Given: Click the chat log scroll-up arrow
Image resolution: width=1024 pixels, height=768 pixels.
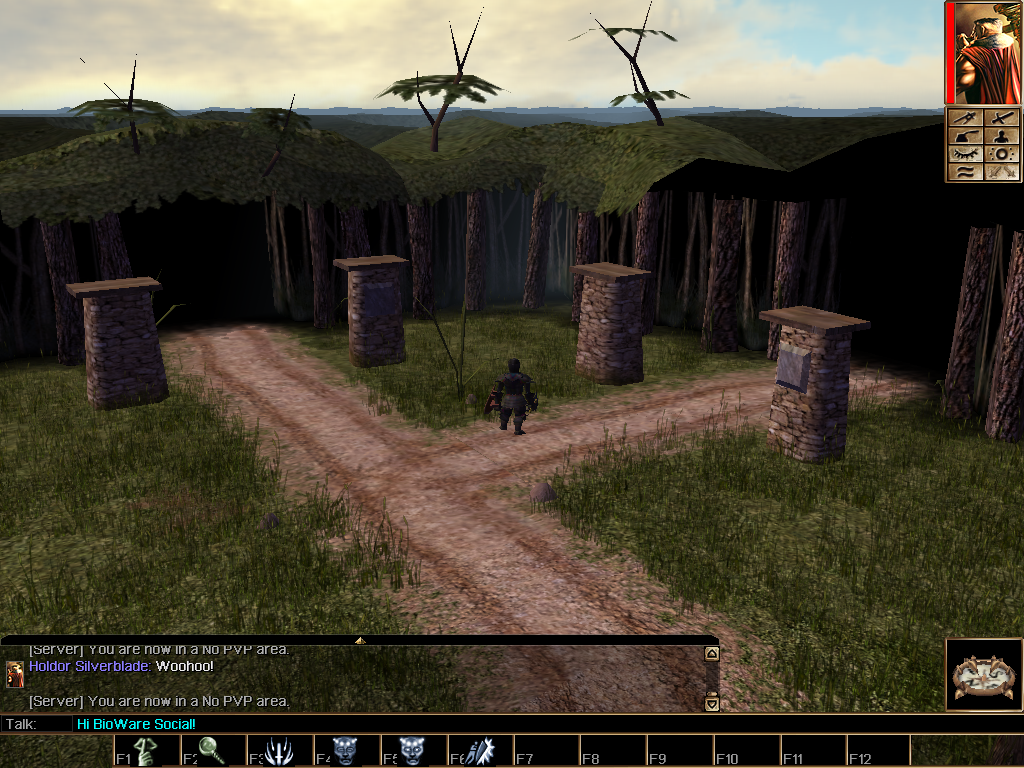Looking at the screenshot, I should 712,654.
